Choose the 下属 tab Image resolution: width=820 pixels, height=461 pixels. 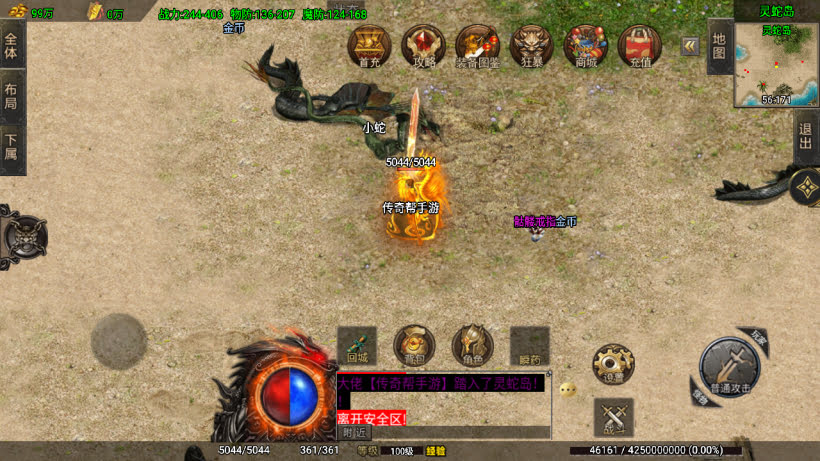point(12,149)
